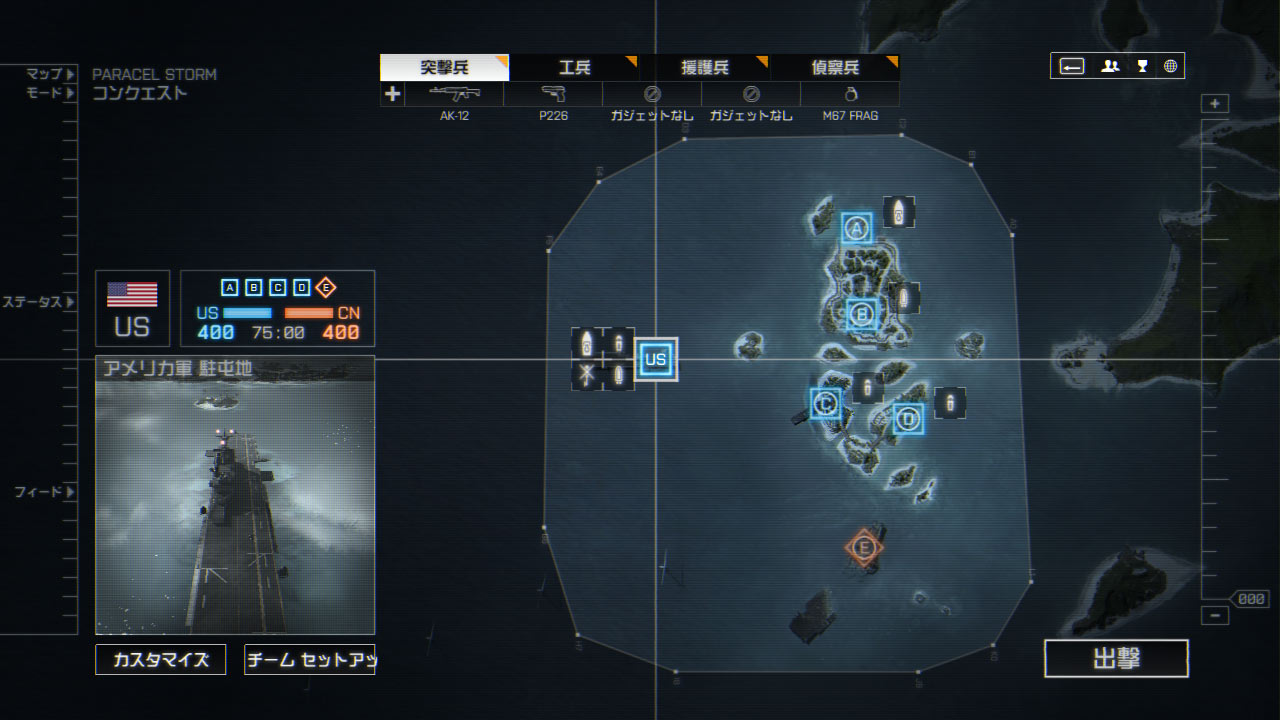
Task: Choose capture point A on the map
Action: (856, 229)
